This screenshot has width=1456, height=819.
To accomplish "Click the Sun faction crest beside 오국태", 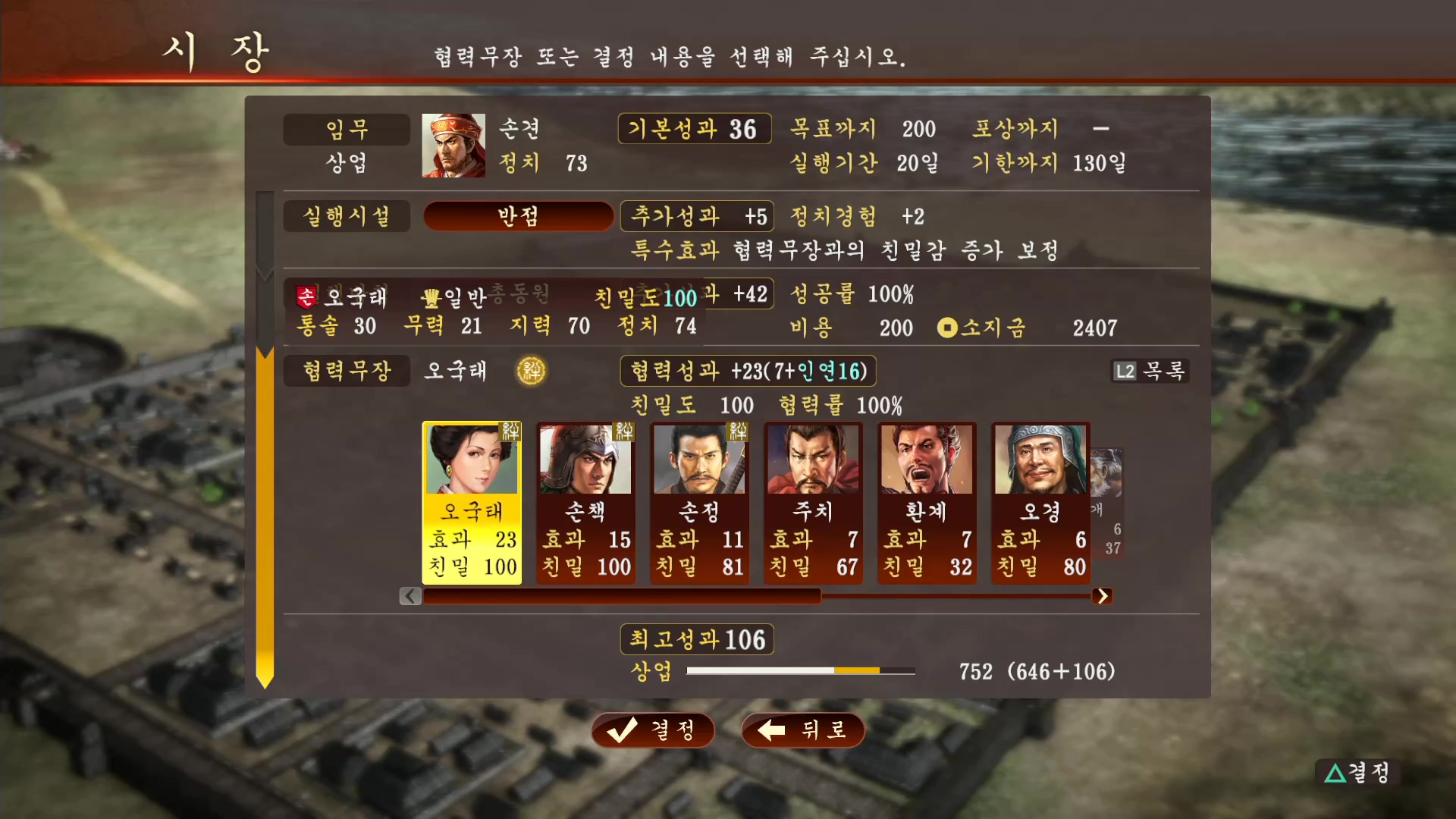I will pyautogui.click(x=306, y=297).
